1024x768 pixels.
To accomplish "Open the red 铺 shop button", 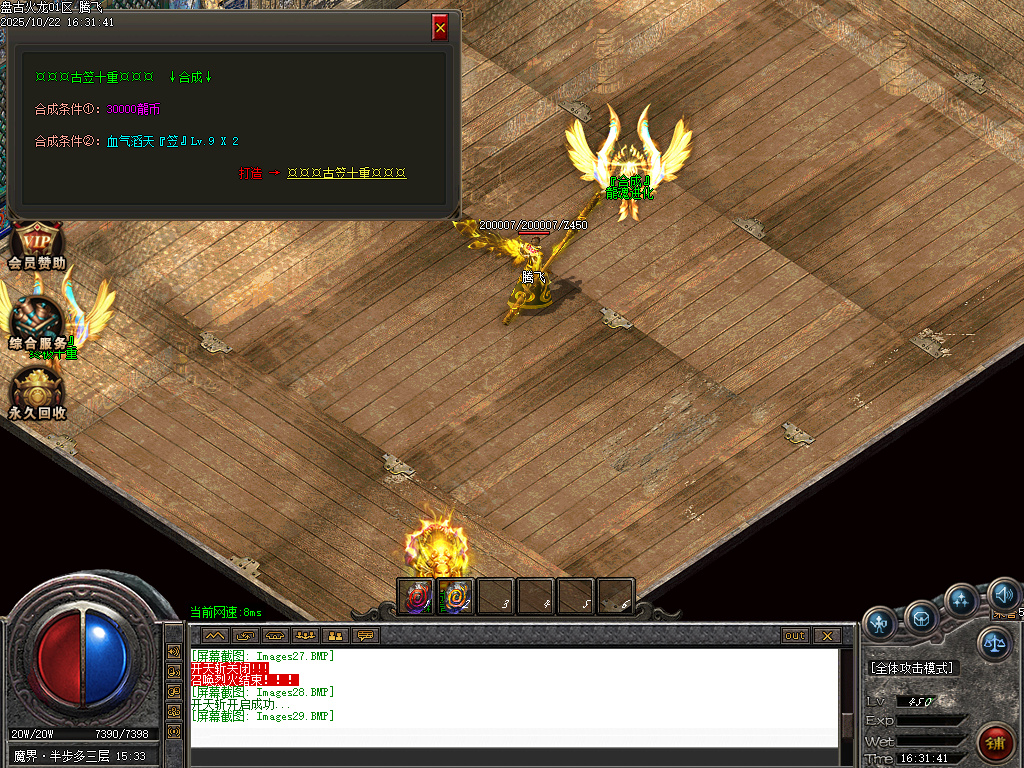I will (995, 742).
